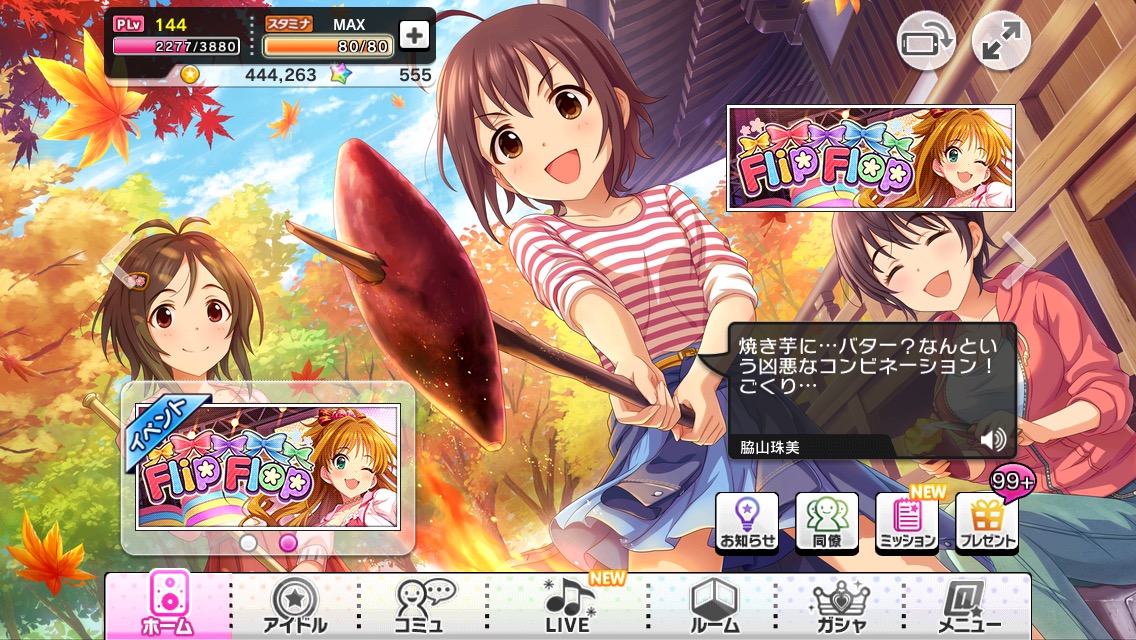
Task: Show the previous idol with left arrow
Action: [118, 260]
